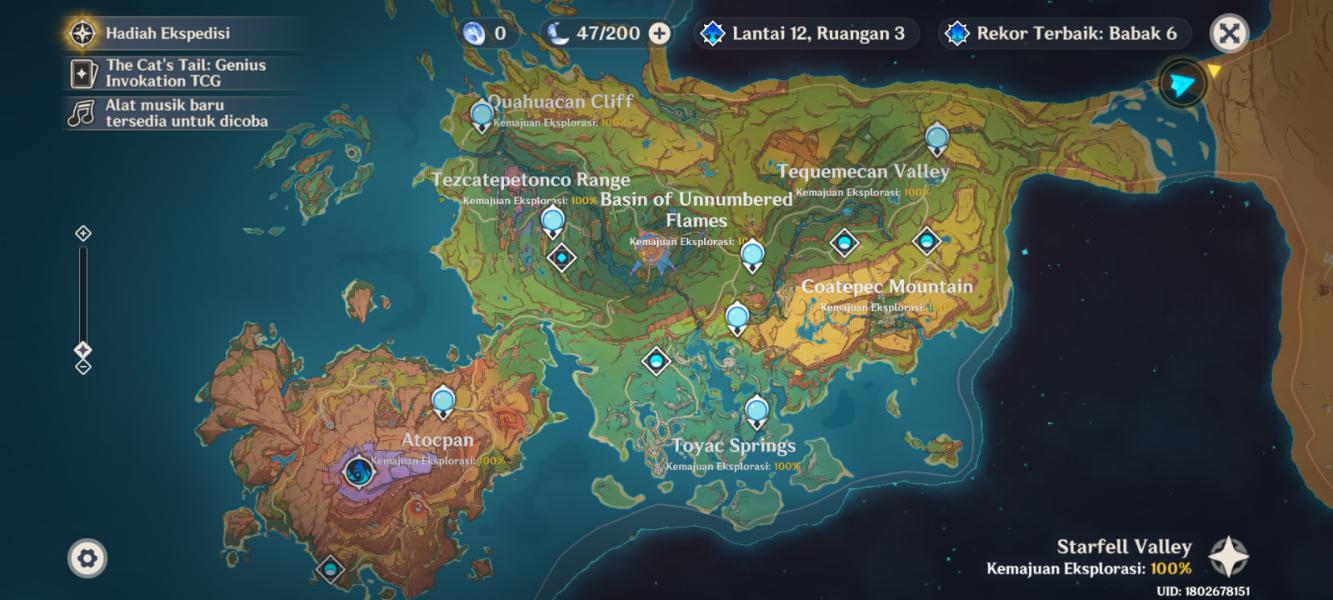Select the Tezcatepetonco Range teleport waypoint

point(552,222)
